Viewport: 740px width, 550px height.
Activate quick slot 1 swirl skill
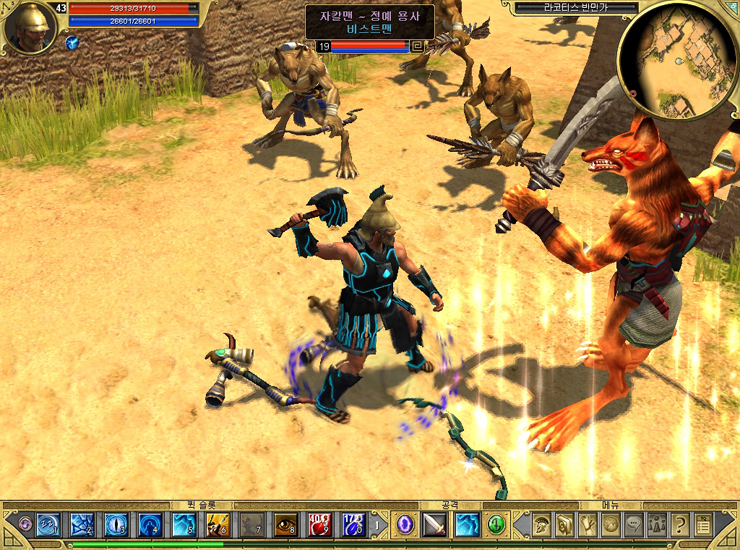click(x=48, y=524)
